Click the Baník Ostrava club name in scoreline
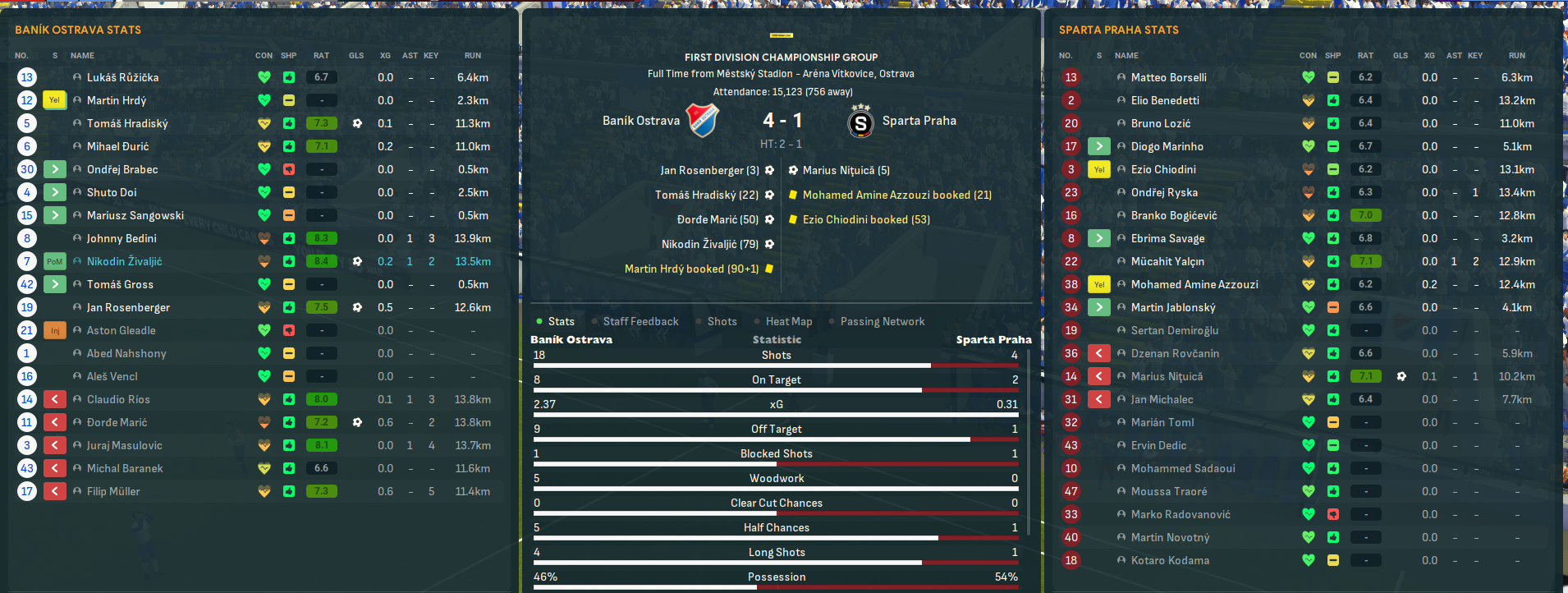Image resolution: width=1568 pixels, height=593 pixels. 640,121
